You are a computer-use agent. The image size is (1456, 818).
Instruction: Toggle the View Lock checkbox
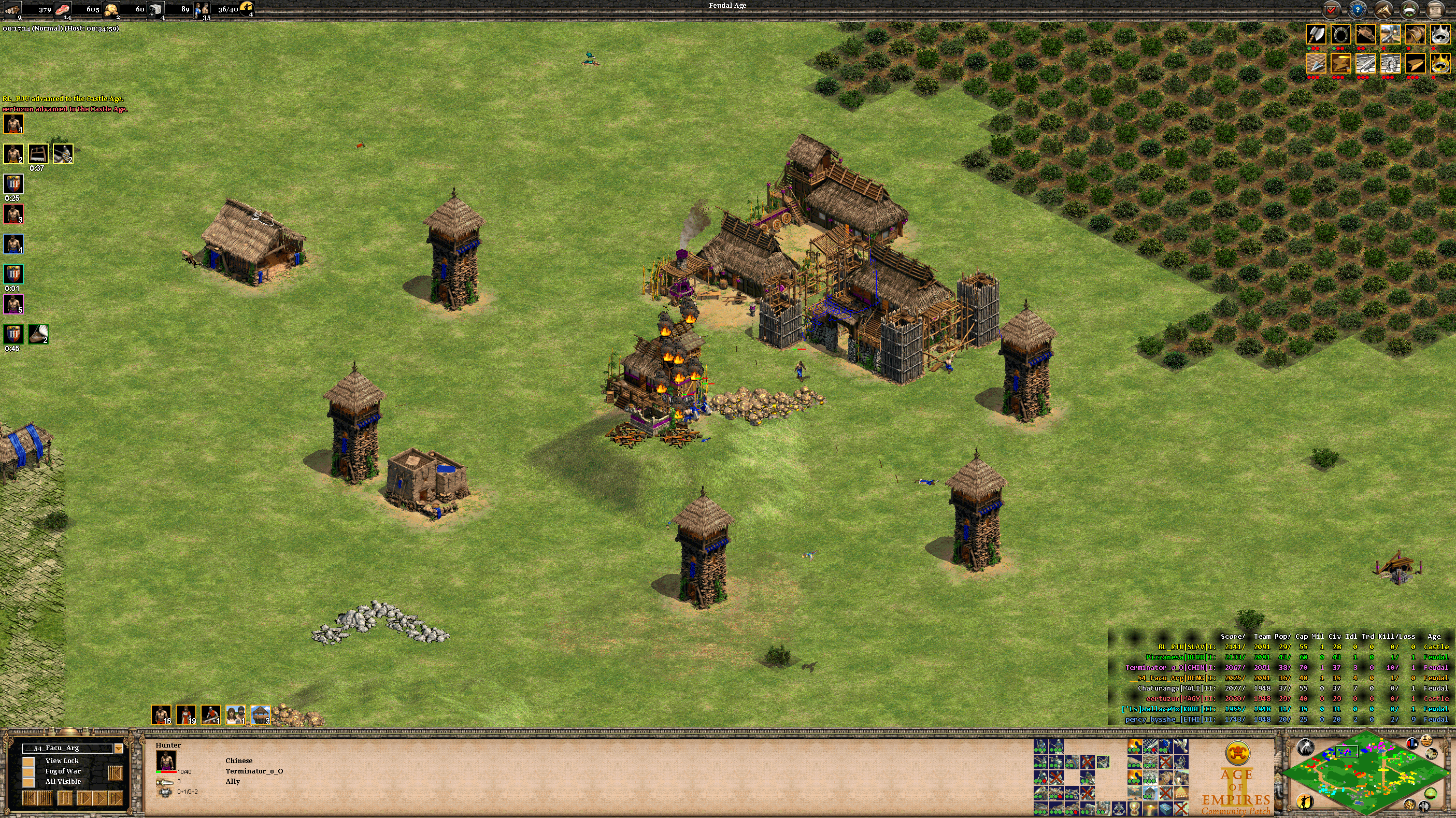(x=28, y=762)
